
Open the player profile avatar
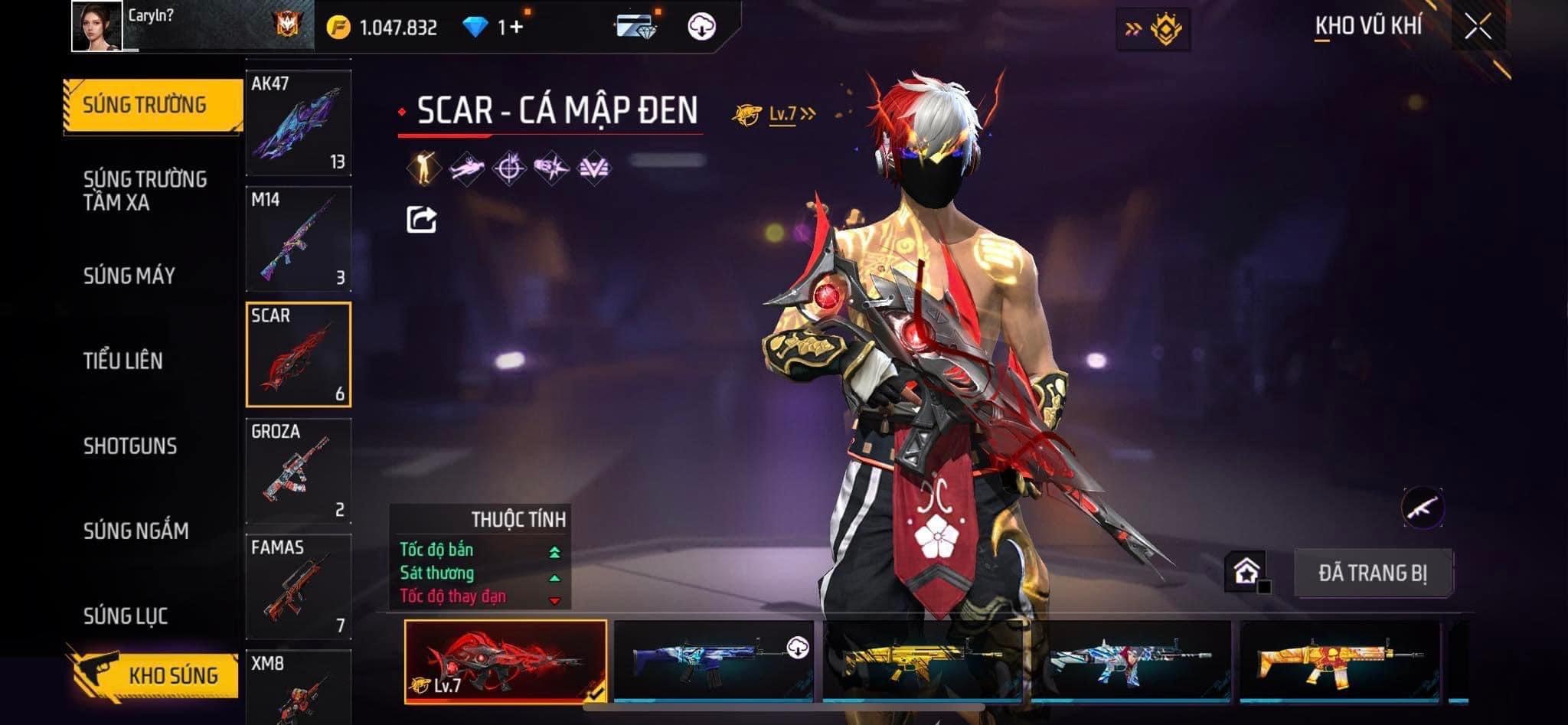click(x=96, y=26)
